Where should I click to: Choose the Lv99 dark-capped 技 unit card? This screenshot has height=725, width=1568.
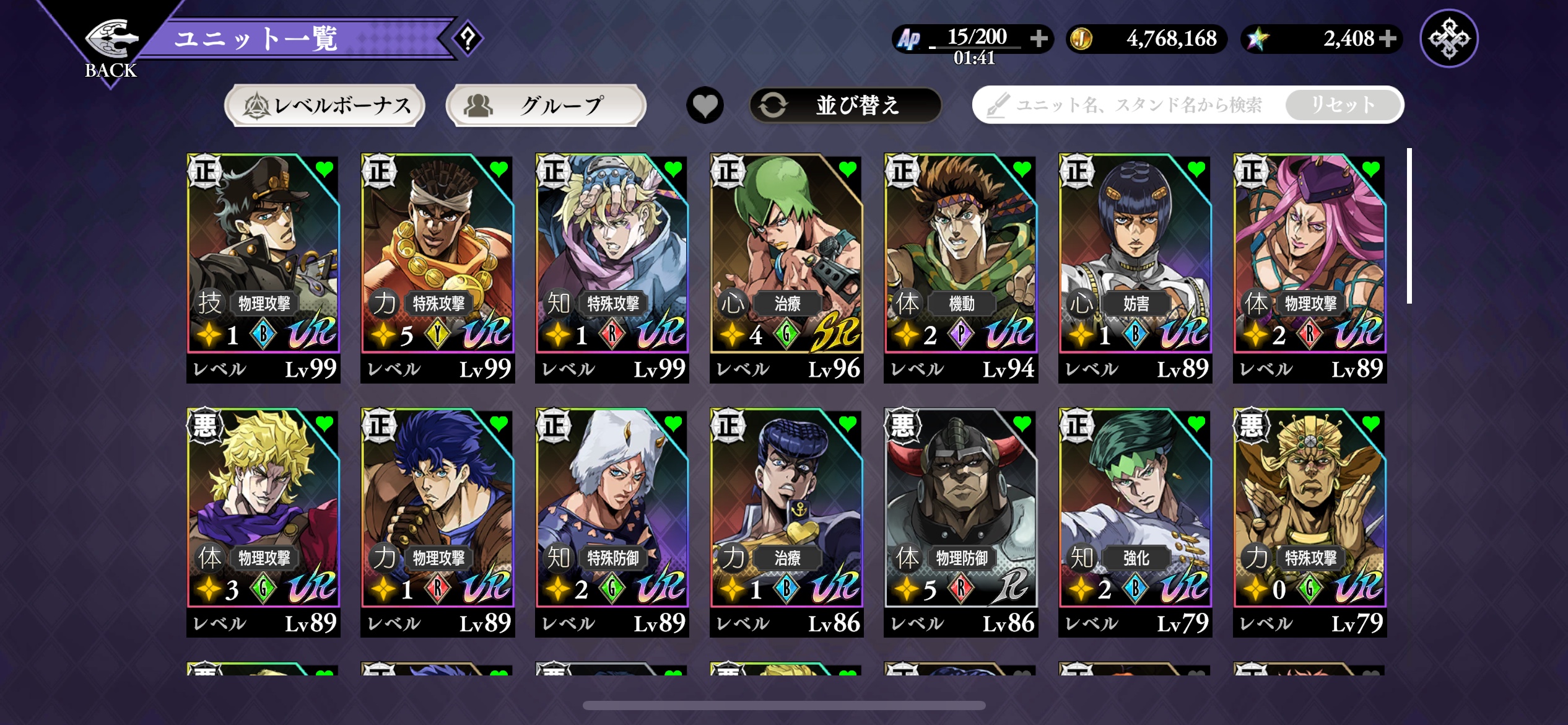click(x=263, y=268)
